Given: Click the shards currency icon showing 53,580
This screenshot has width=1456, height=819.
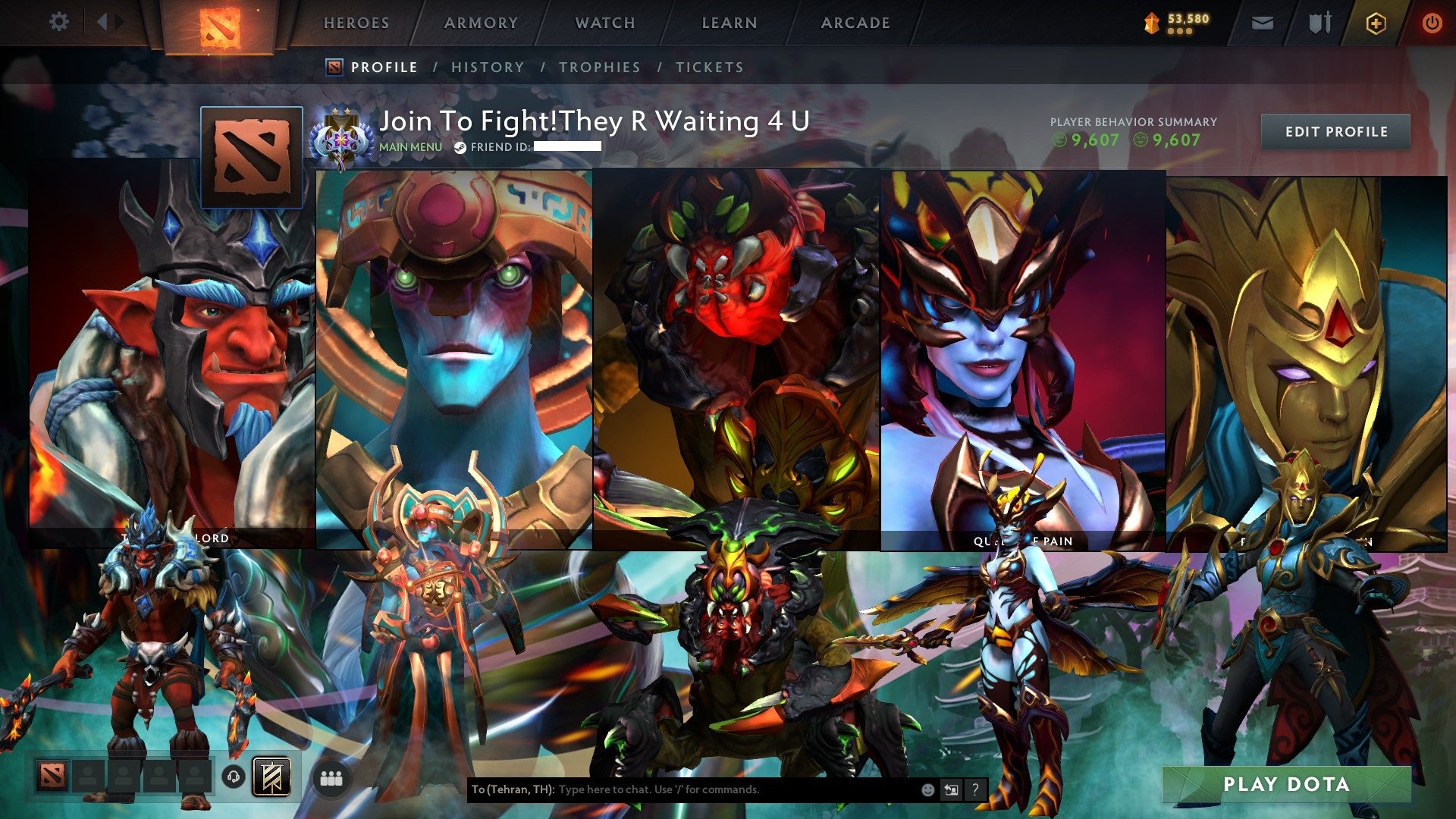Looking at the screenshot, I should tap(1152, 23).
